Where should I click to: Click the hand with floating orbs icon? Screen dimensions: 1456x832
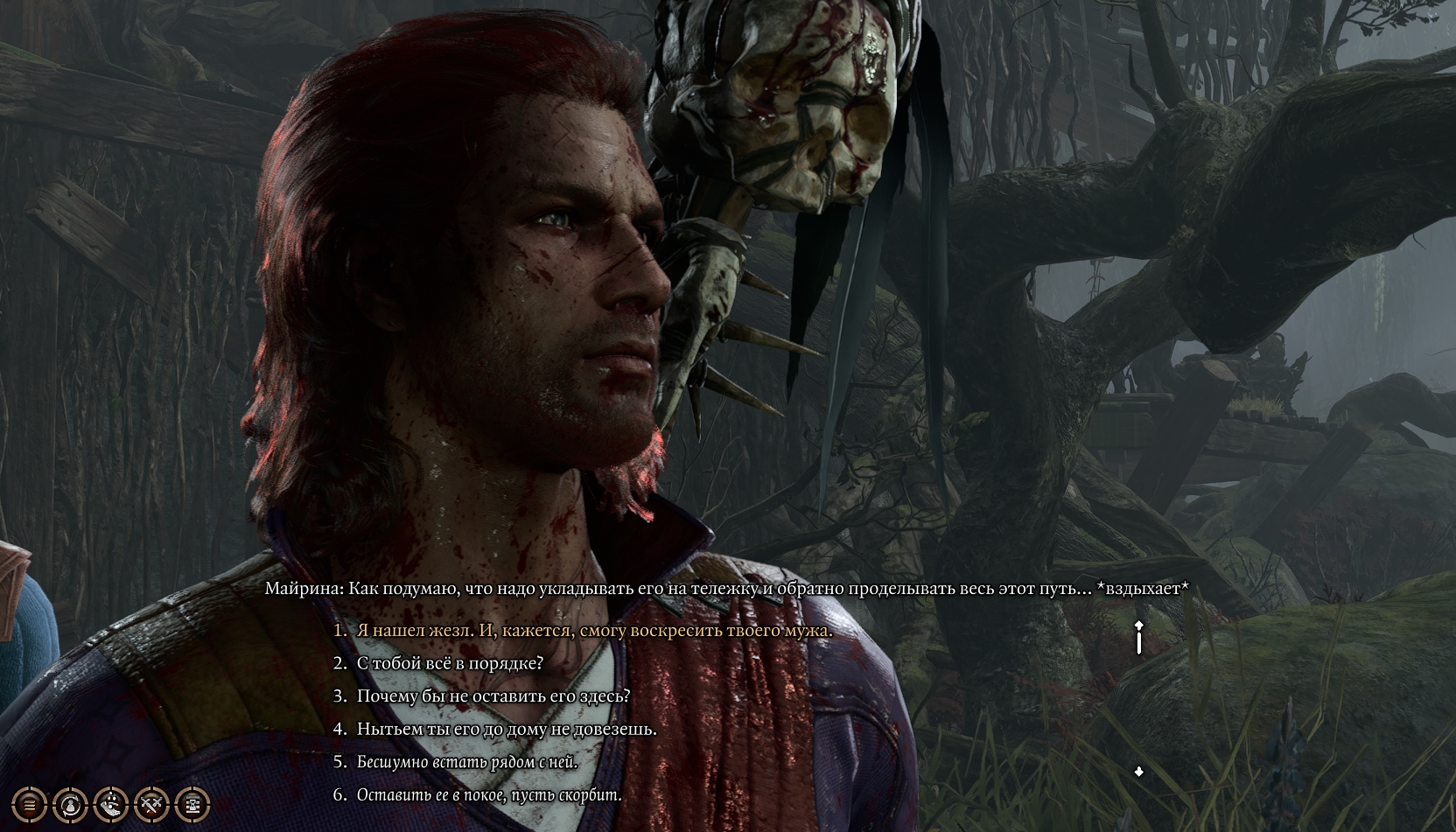point(111,804)
